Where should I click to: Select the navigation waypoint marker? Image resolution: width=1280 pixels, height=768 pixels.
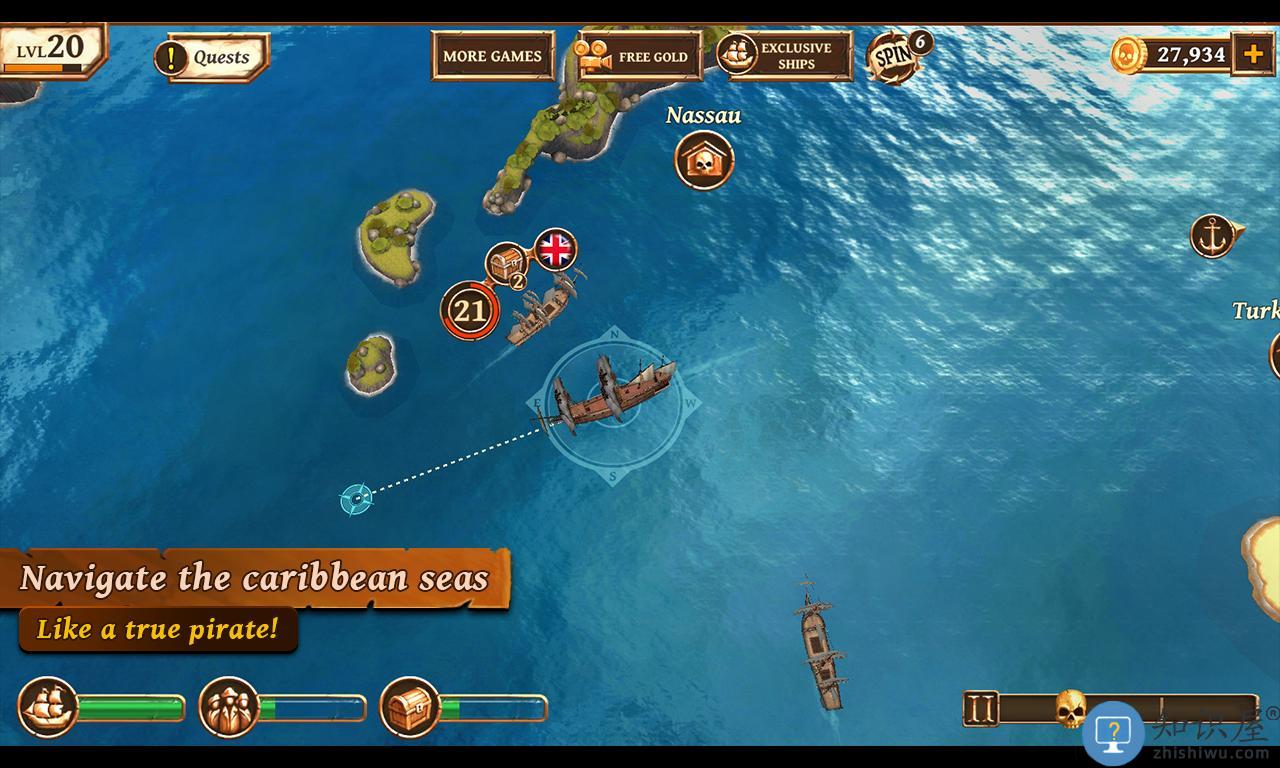[356, 497]
